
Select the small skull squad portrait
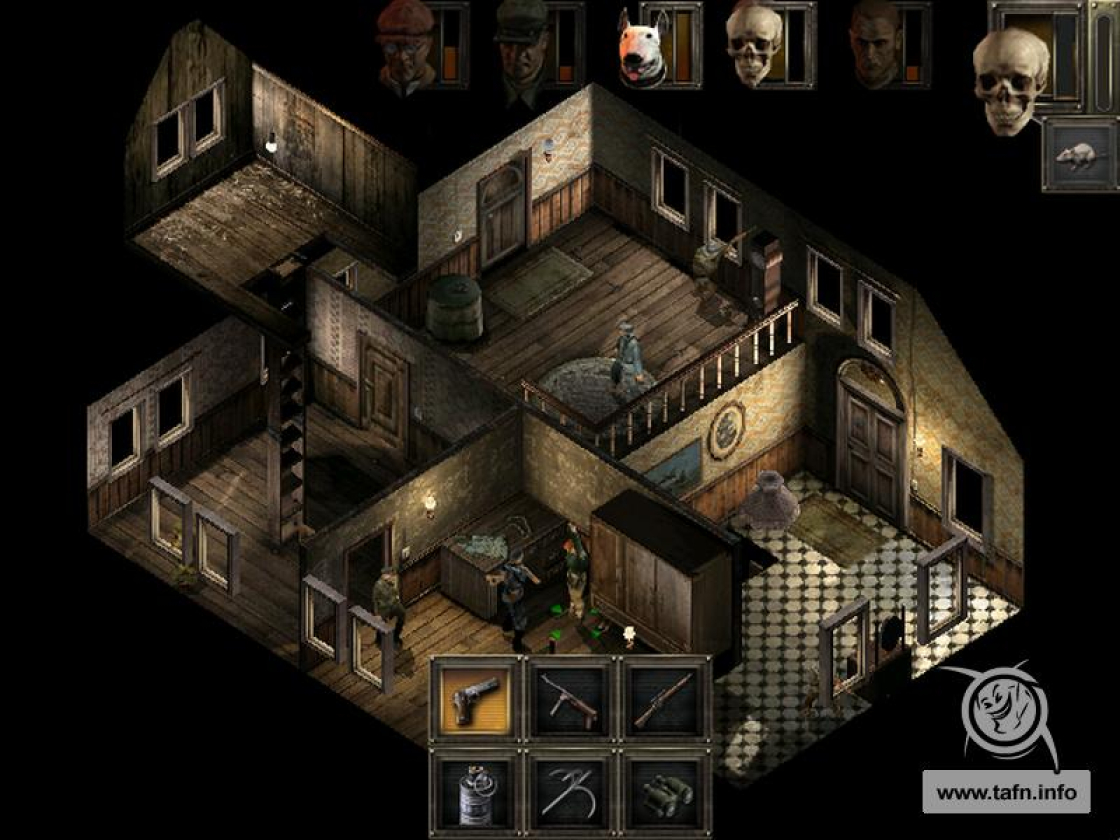point(753,44)
